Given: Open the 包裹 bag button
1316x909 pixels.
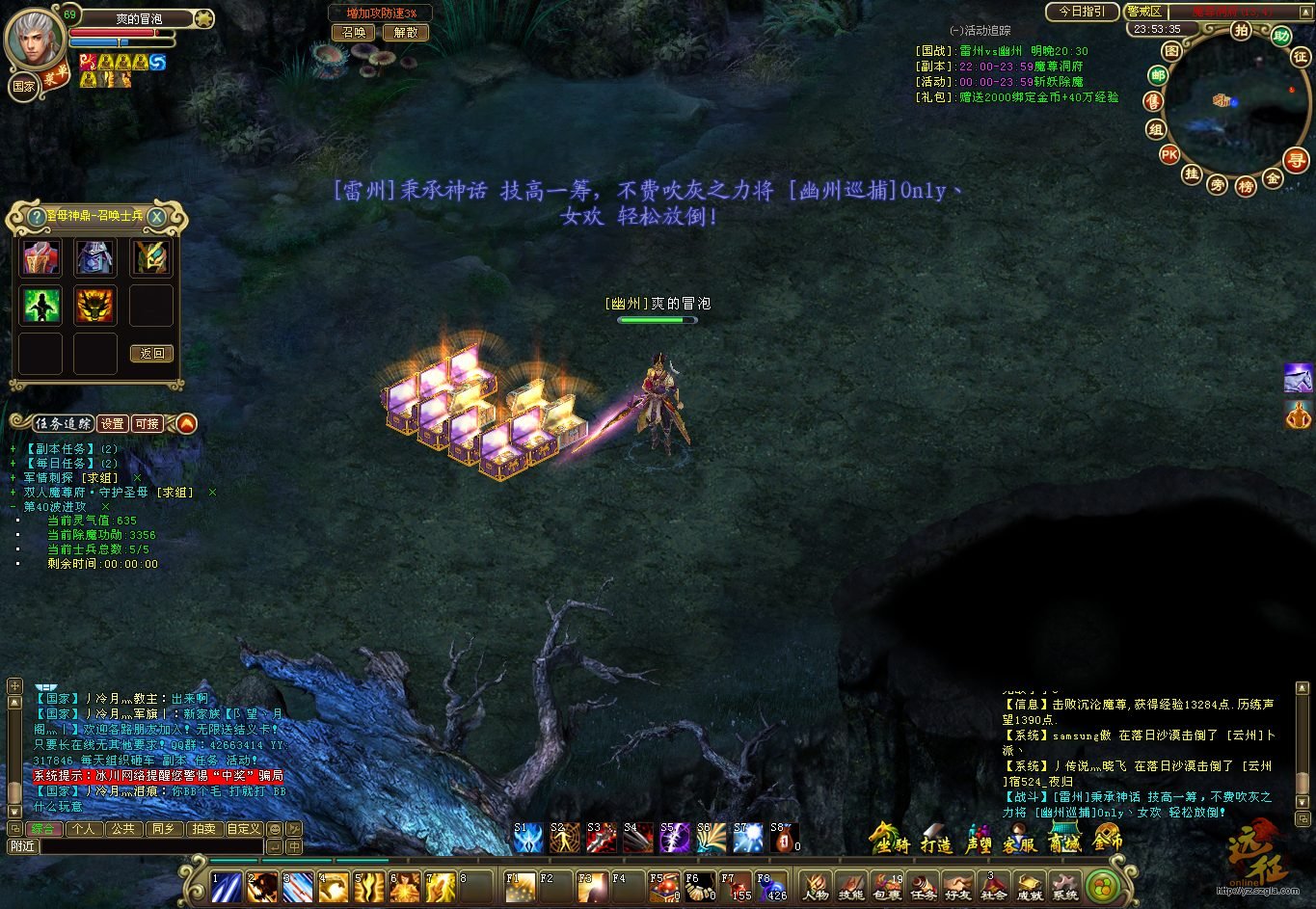Looking at the screenshot, I should (886, 886).
